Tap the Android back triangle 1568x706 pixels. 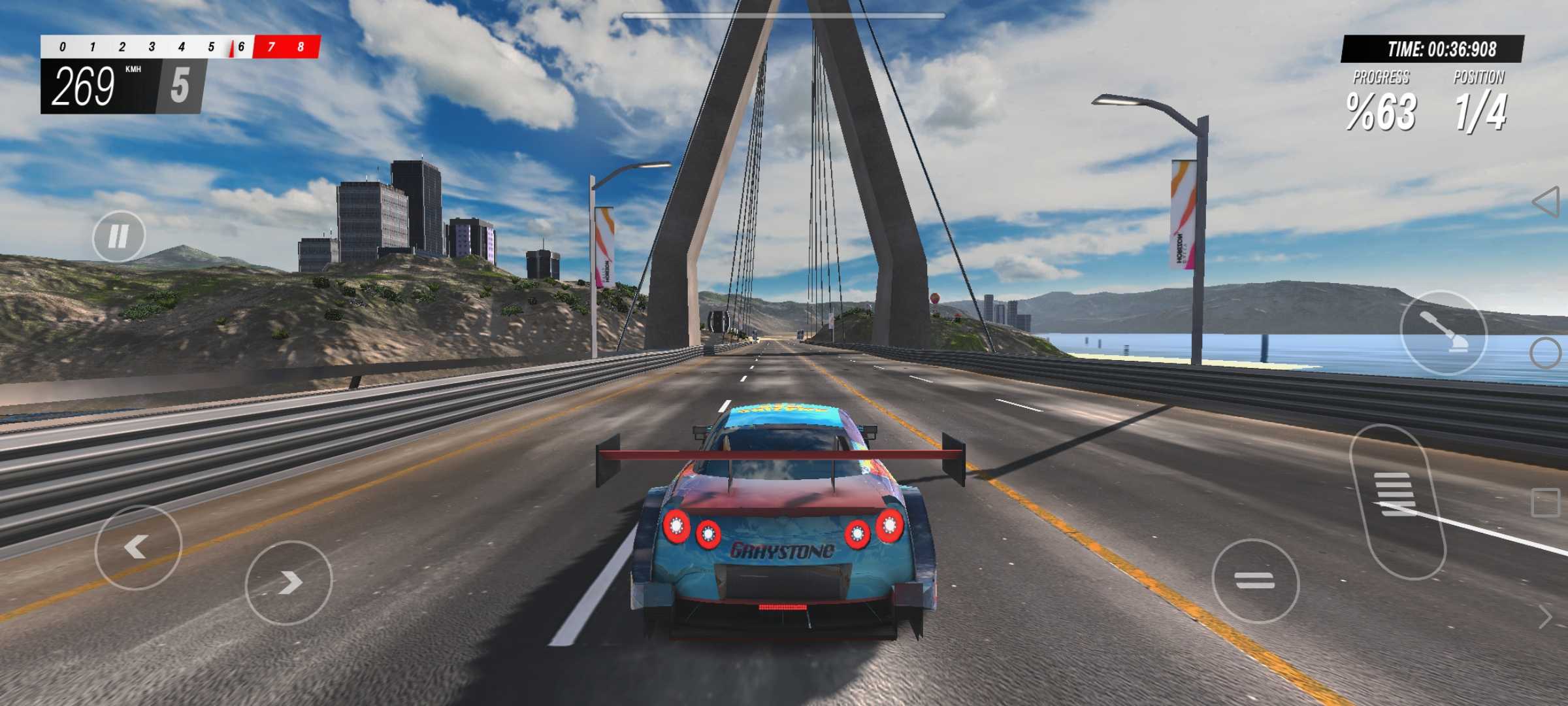pos(1546,202)
